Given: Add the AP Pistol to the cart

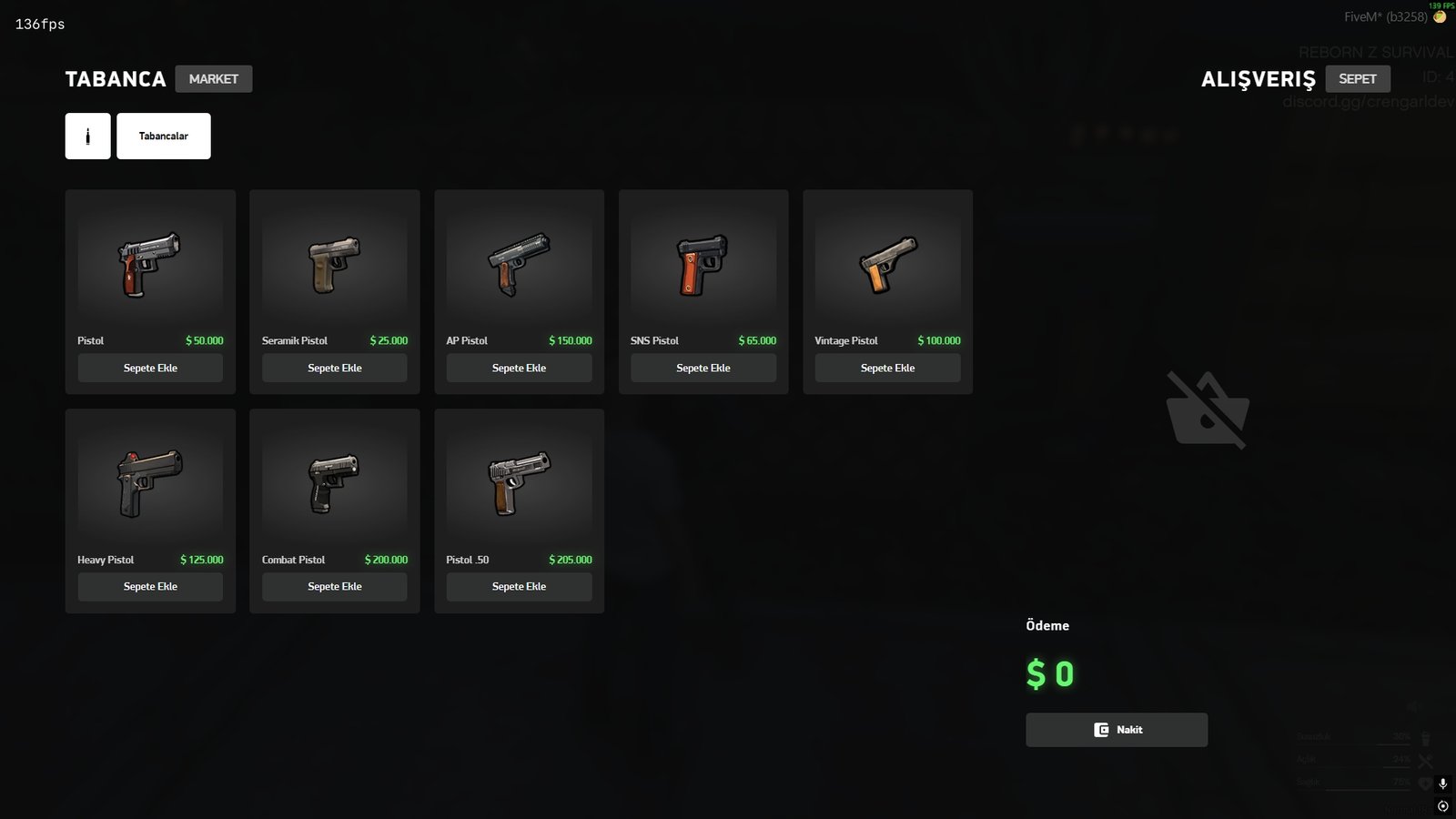Looking at the screenshot, I should (519, 368).
